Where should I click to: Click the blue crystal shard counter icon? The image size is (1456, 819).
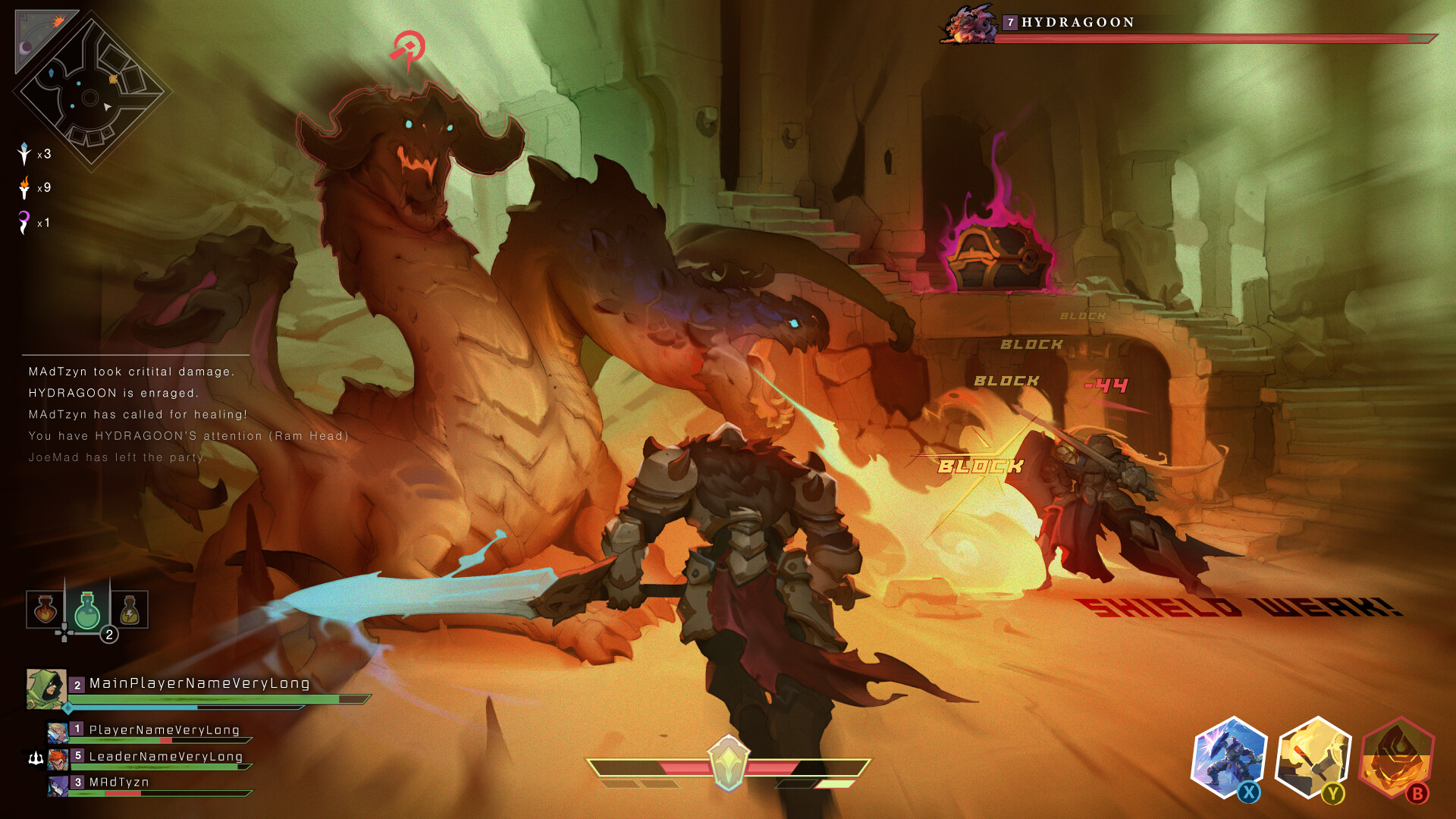(24, 153)
